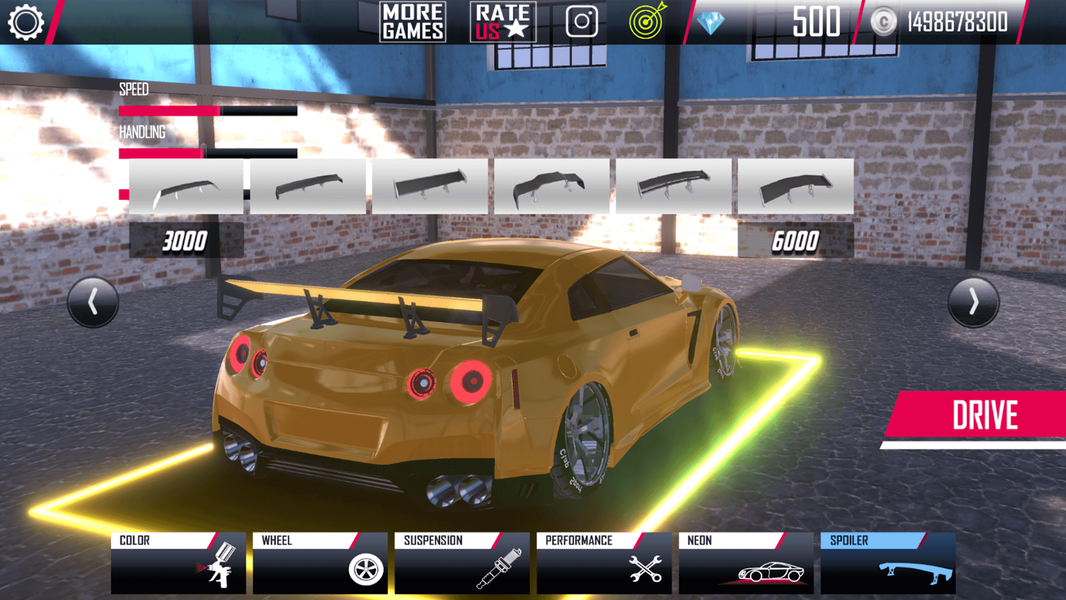Open the Wheel customization tab
Screen dimensions: 1066x600
pos(320,563)
